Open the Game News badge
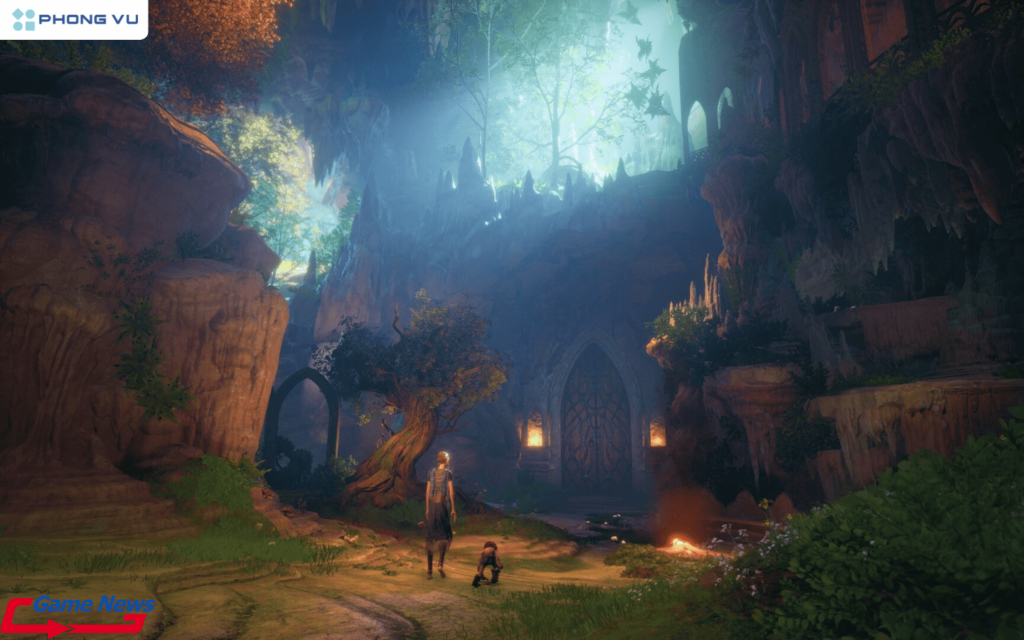1024x640 pixels. (80, 614)
